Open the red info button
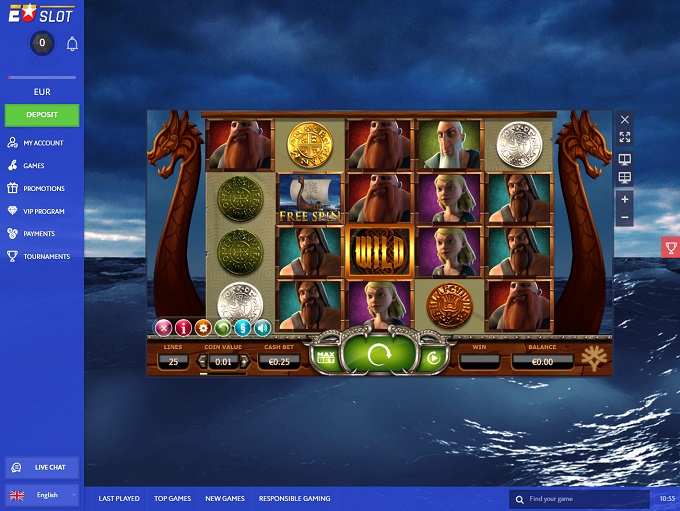 (183, 327)
